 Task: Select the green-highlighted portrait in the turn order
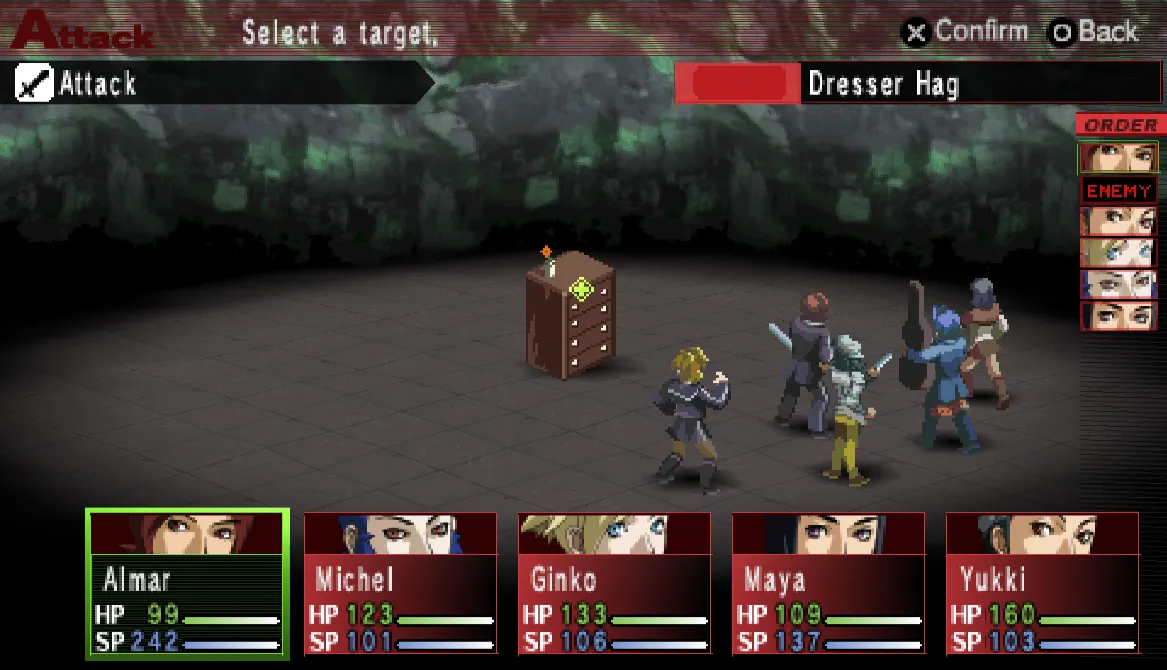(1118, 157)
